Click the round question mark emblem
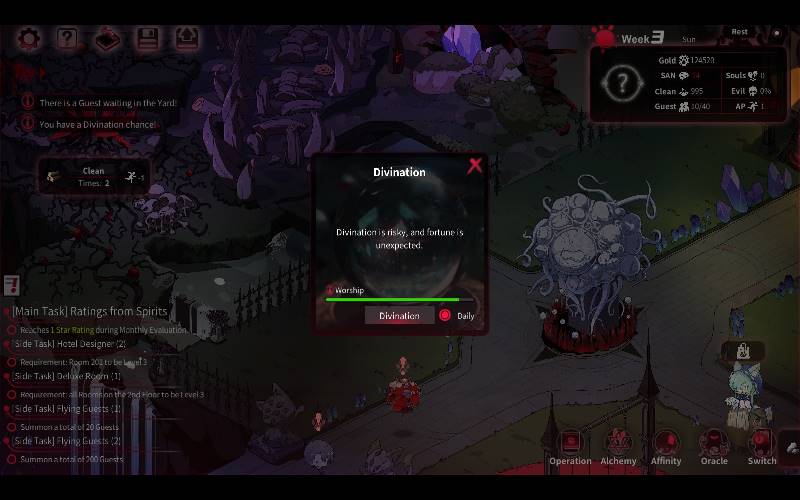Image resolution: width=800 pixels, height=500 pixels. (622, 83)
